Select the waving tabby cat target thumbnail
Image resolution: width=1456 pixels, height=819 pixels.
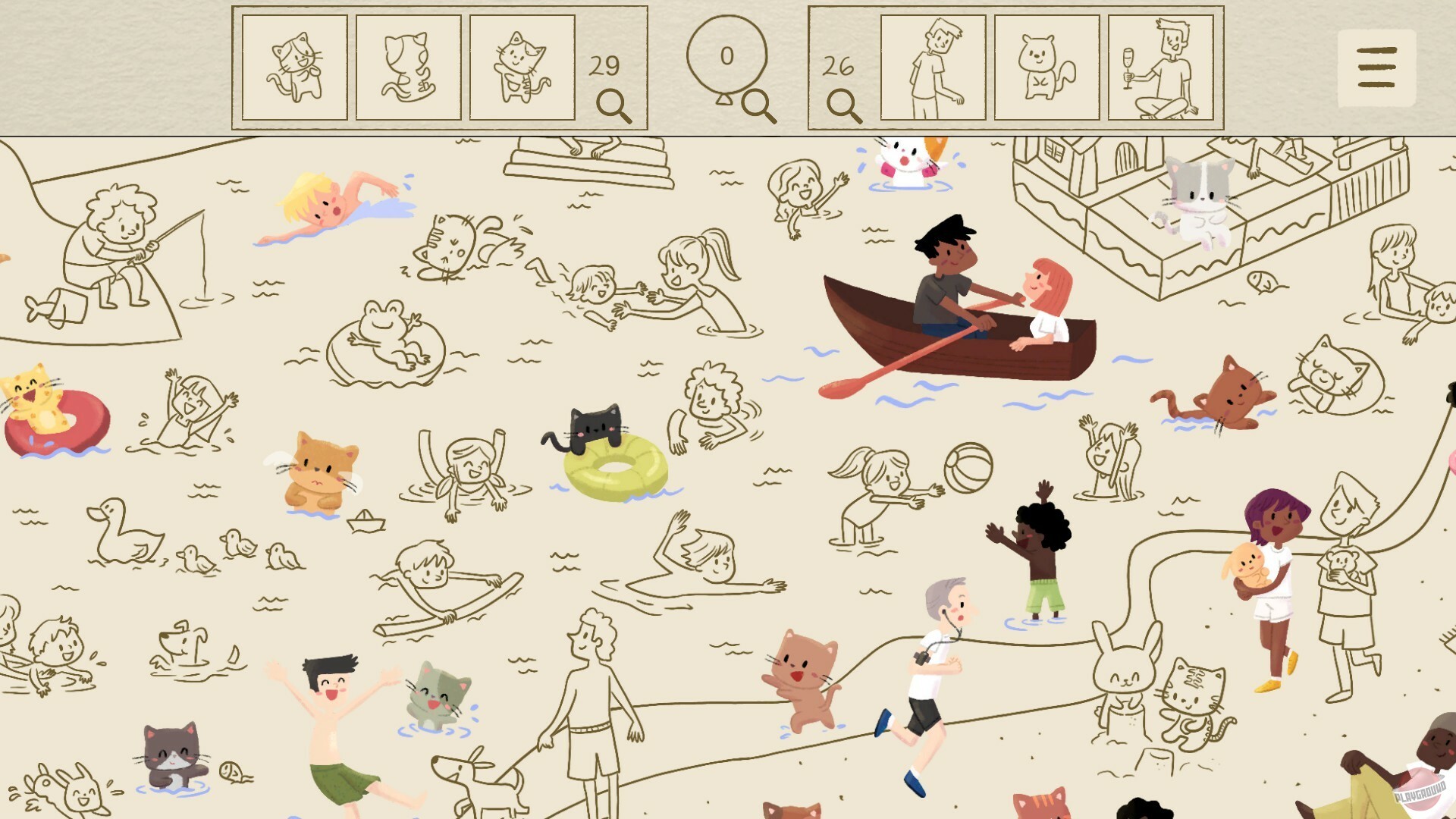[x=522, y=66]
